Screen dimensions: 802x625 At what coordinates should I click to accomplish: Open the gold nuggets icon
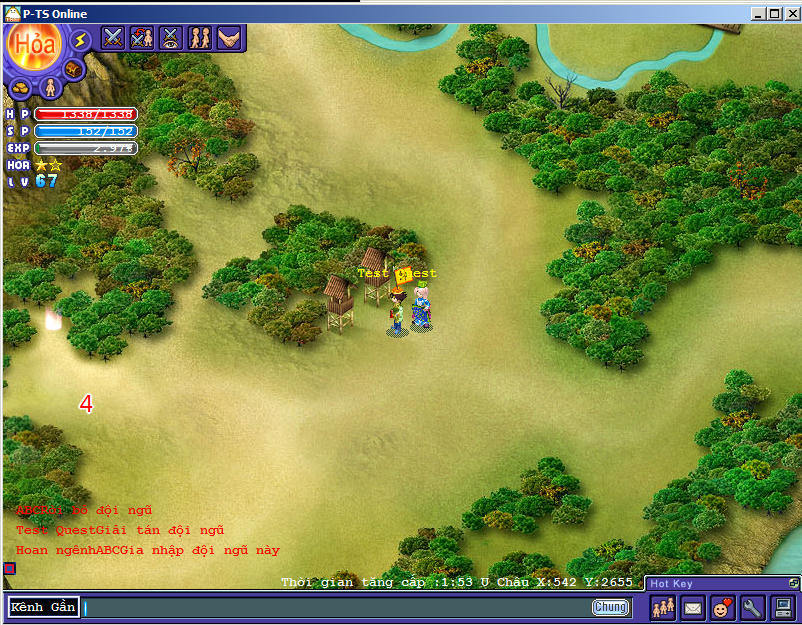(20, 89)
